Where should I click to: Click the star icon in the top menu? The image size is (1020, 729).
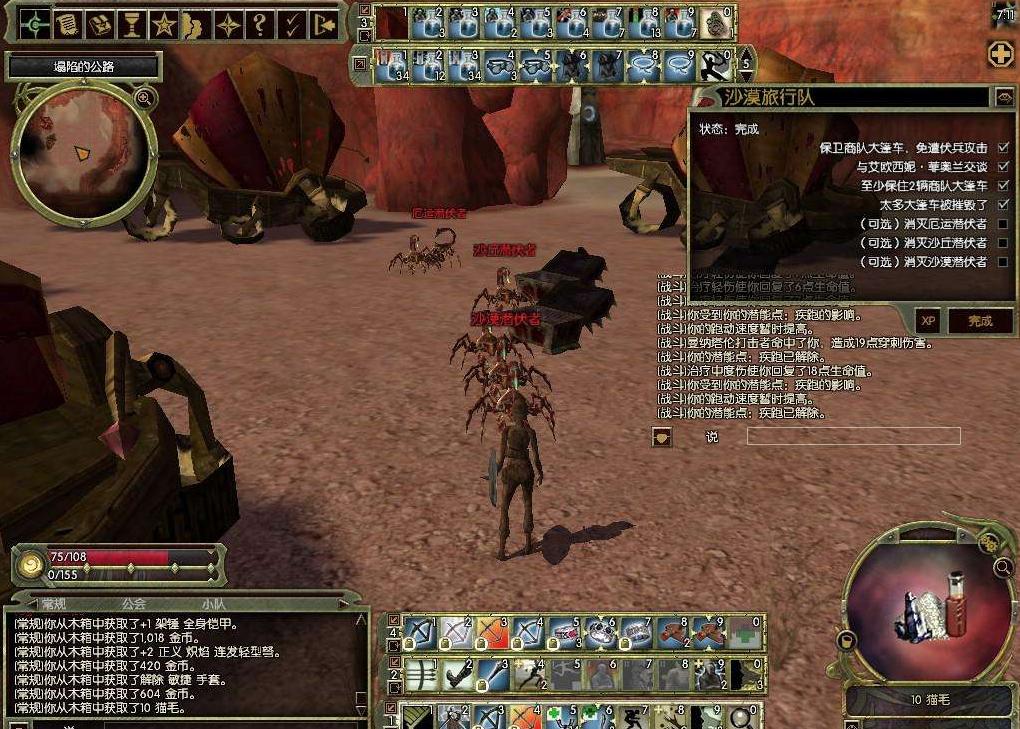click(163, 24)
